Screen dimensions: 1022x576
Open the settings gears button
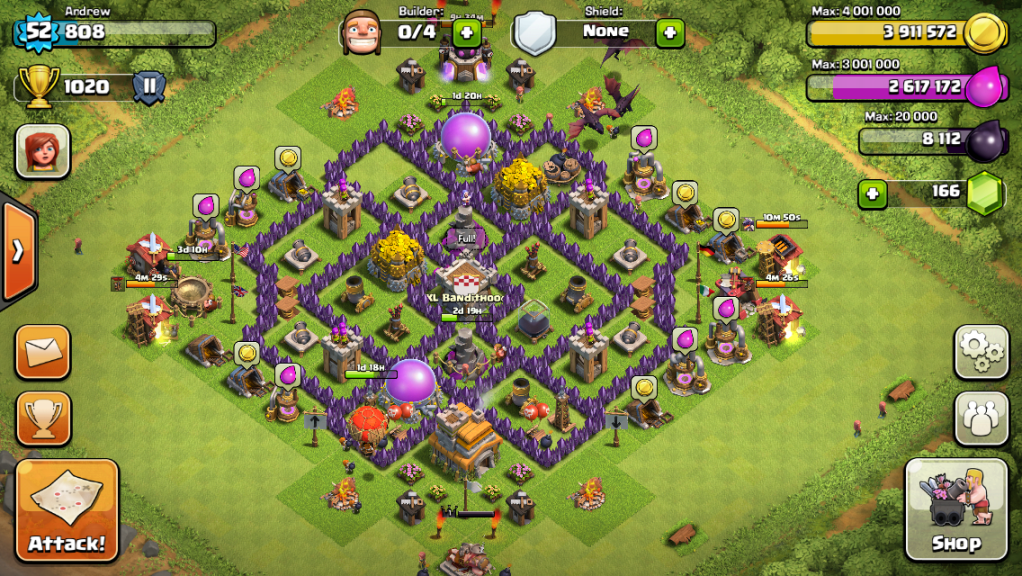click(x=980, y=351)
